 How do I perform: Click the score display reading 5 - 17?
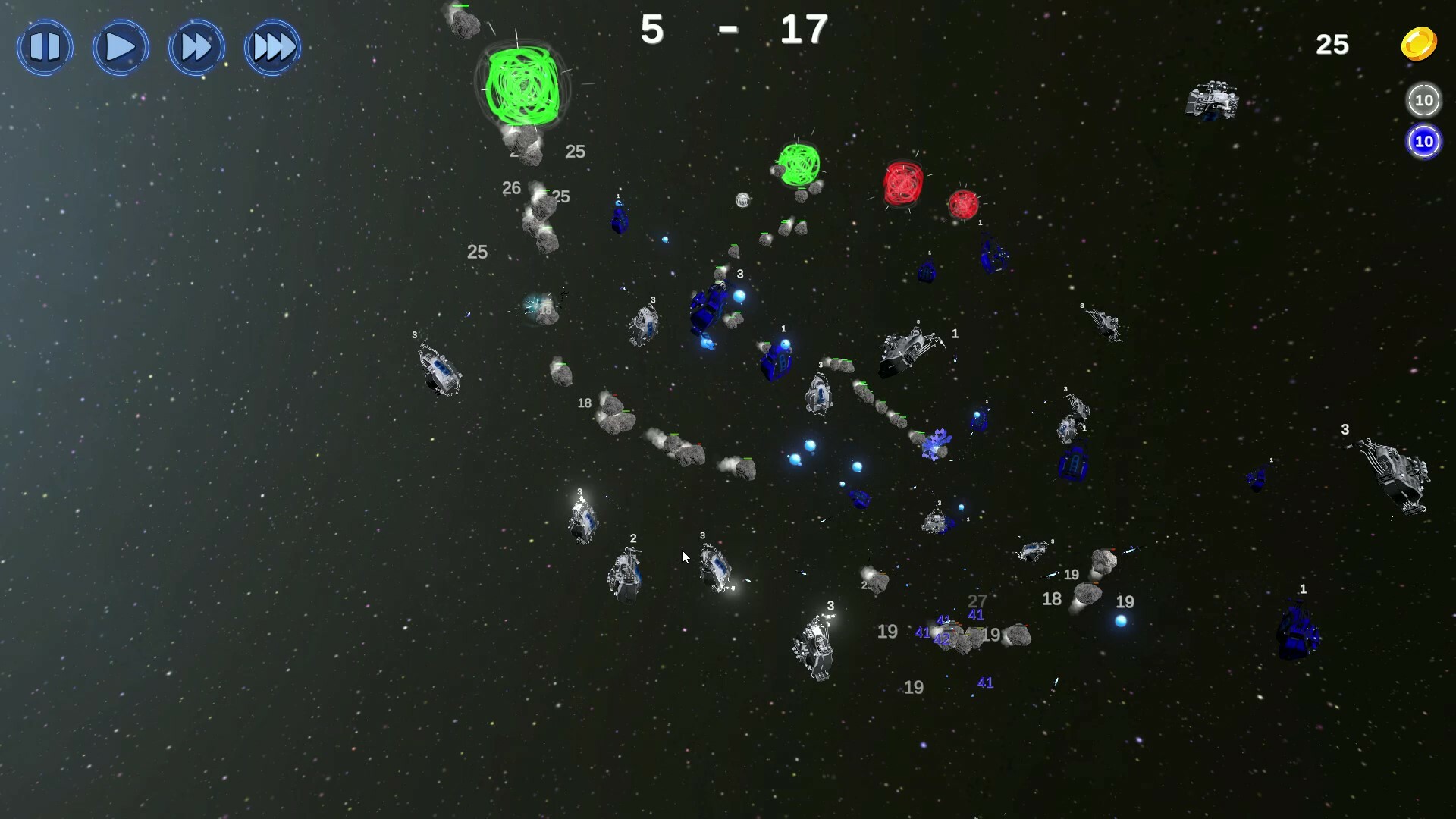coord(730,30)
